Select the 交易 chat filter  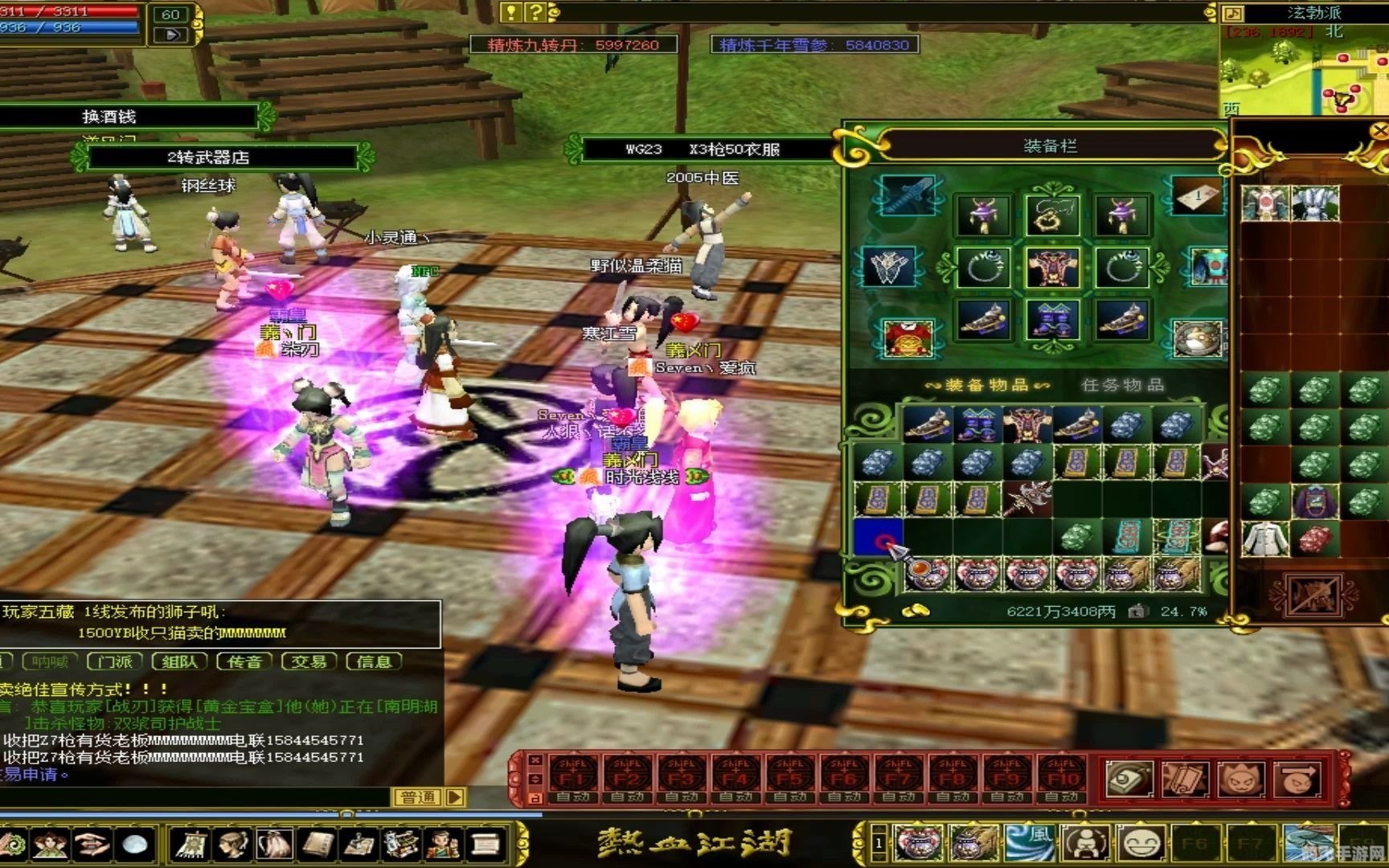tap(309, 661)
